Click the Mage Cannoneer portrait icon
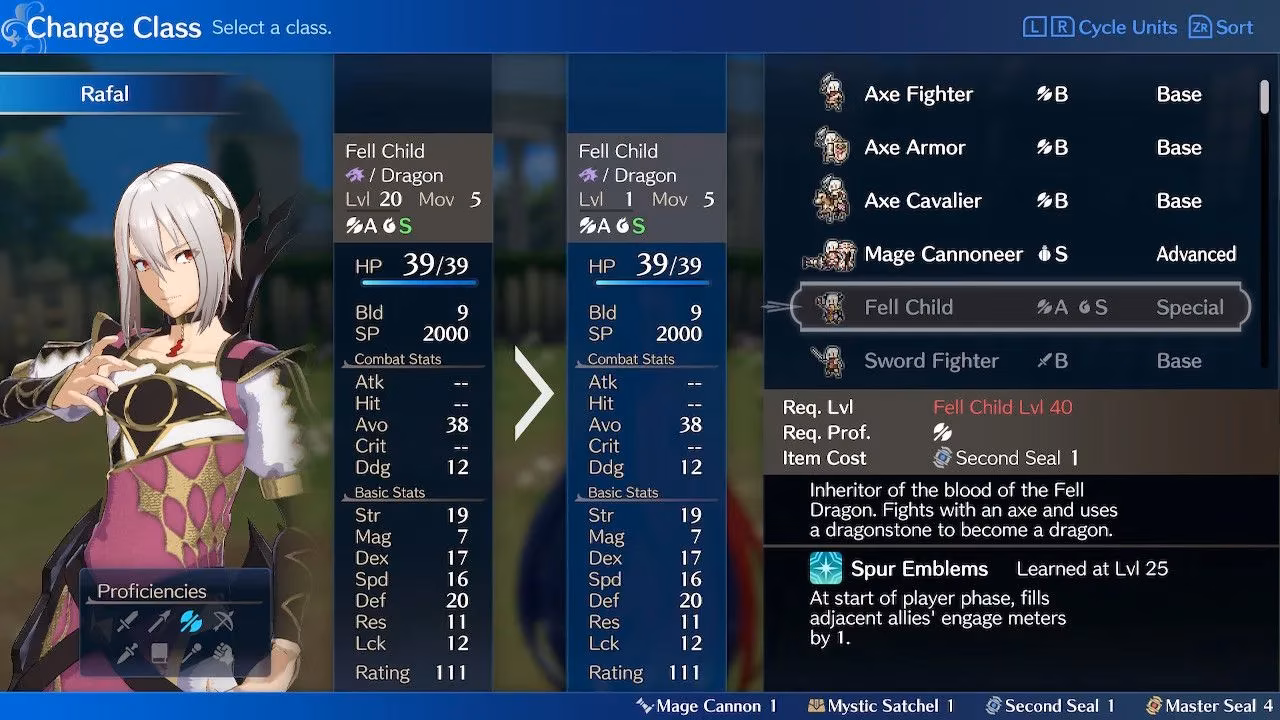 (831, 253)
